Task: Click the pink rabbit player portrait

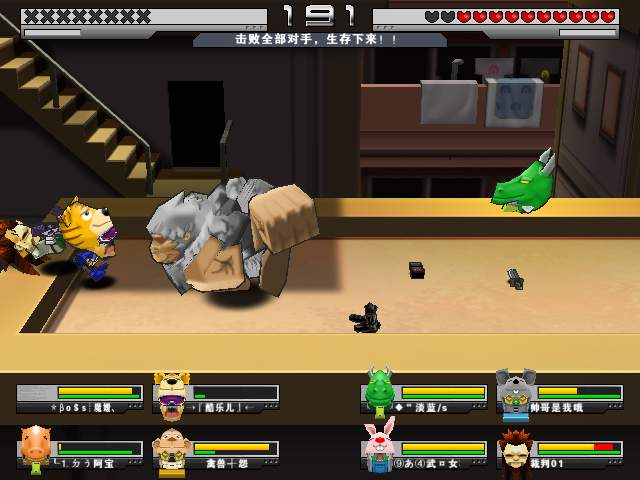Action: pos(379,445)
